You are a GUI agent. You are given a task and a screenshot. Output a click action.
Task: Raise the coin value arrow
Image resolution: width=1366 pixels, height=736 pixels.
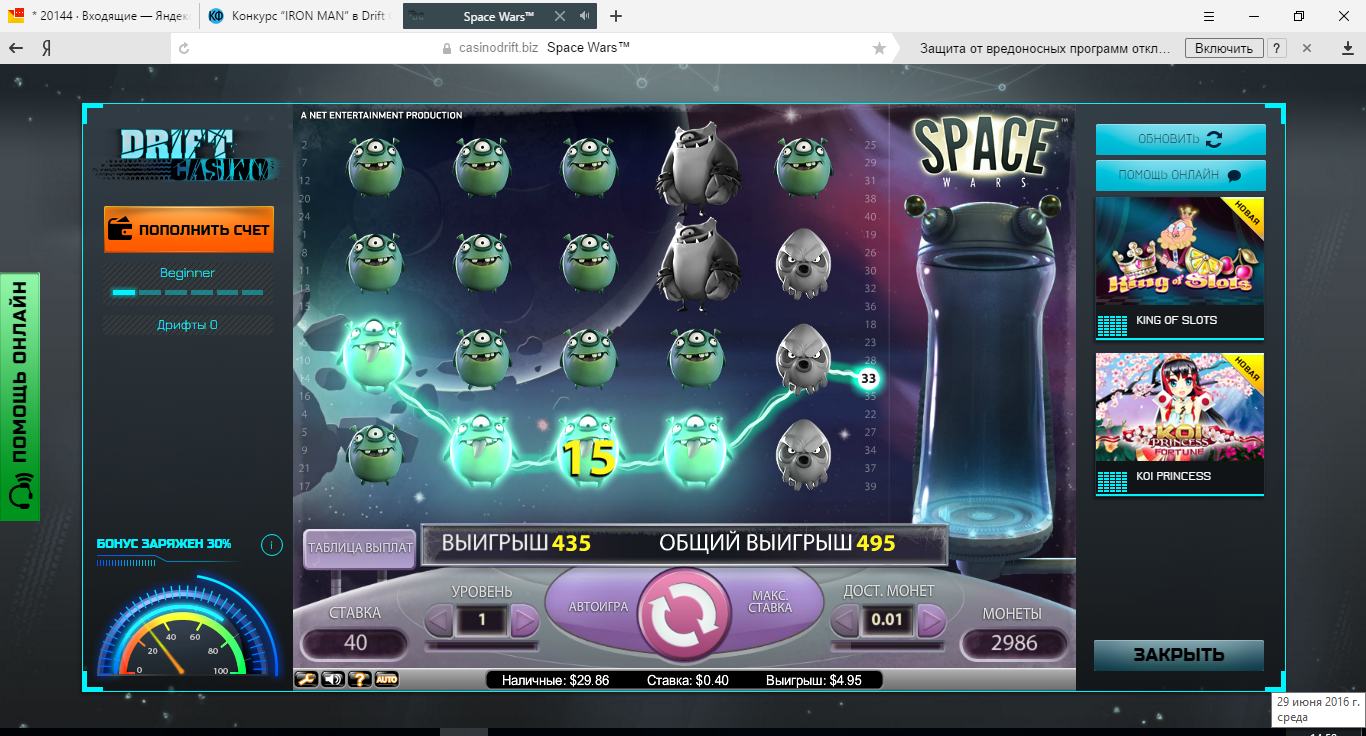931,621
